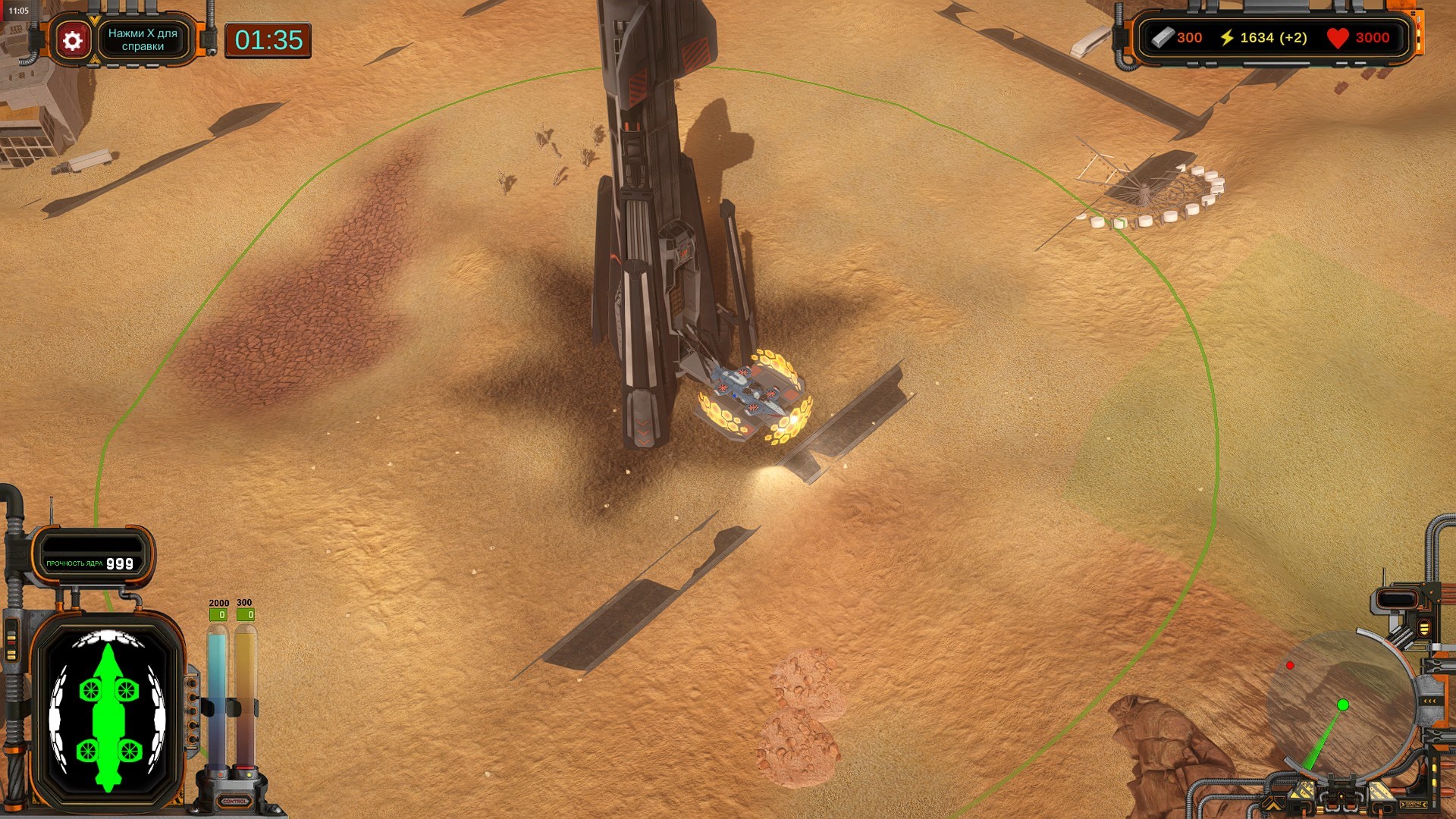
Task: Toggle the radar's triple-arrow collapse tab
Action: [x=1429, y=701]
